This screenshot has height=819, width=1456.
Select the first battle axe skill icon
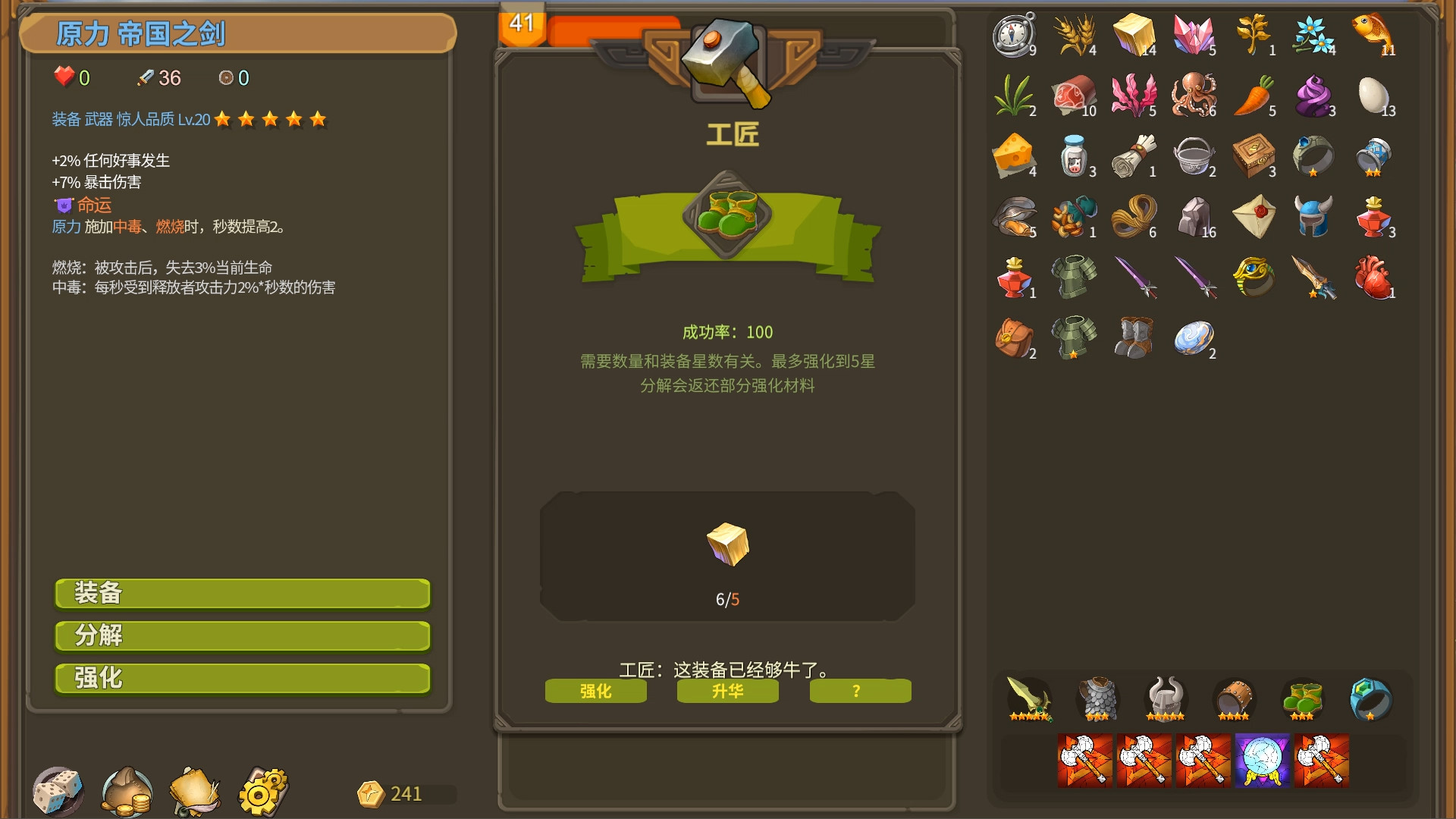click(1084, 759)
